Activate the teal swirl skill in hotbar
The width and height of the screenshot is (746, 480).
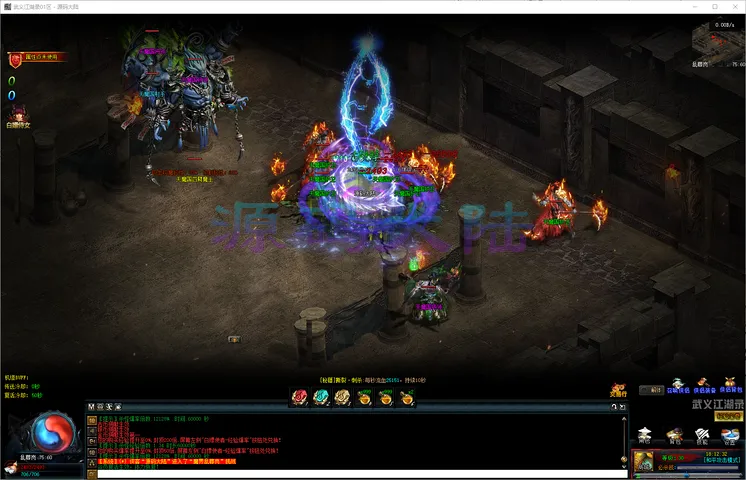tap(320, 397)
